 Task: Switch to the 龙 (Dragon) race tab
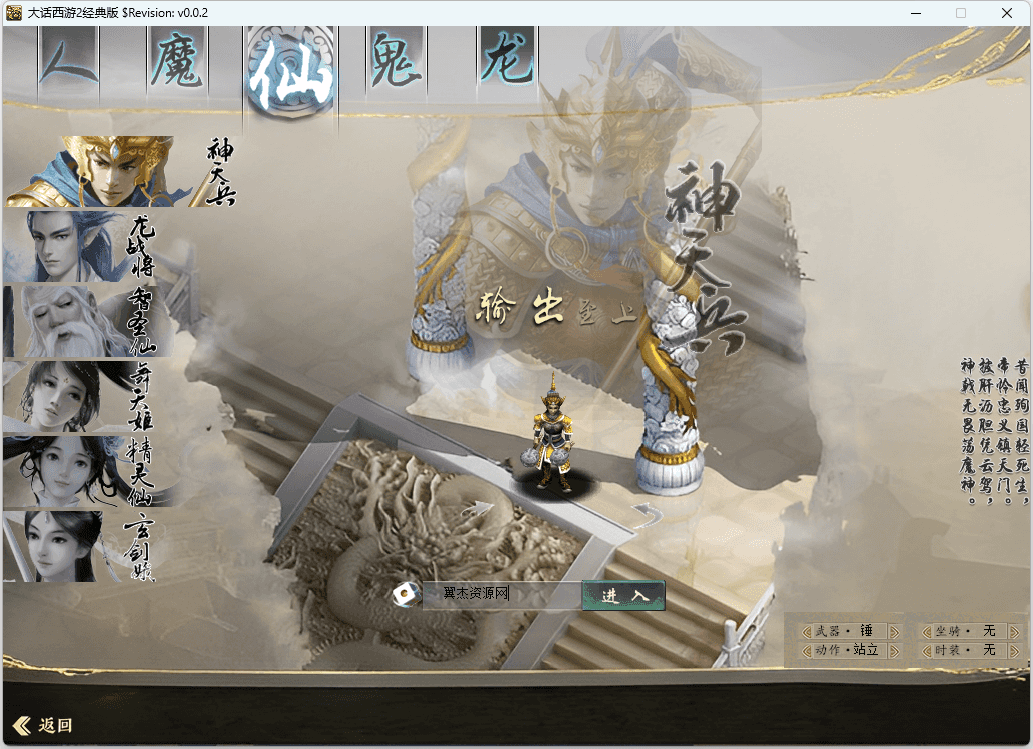pos(507,58)
